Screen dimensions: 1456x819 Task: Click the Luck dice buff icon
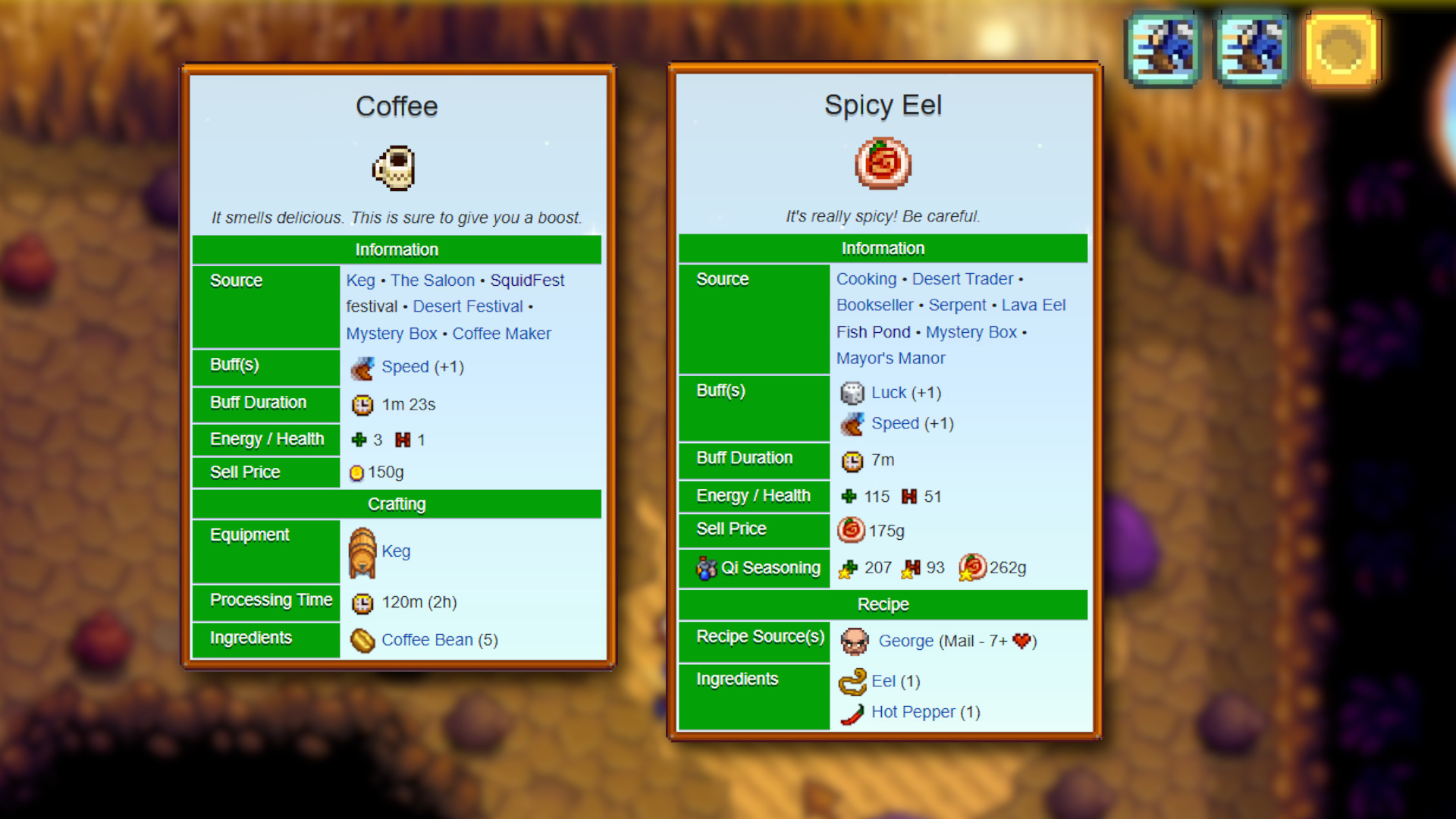coord(852,393)
